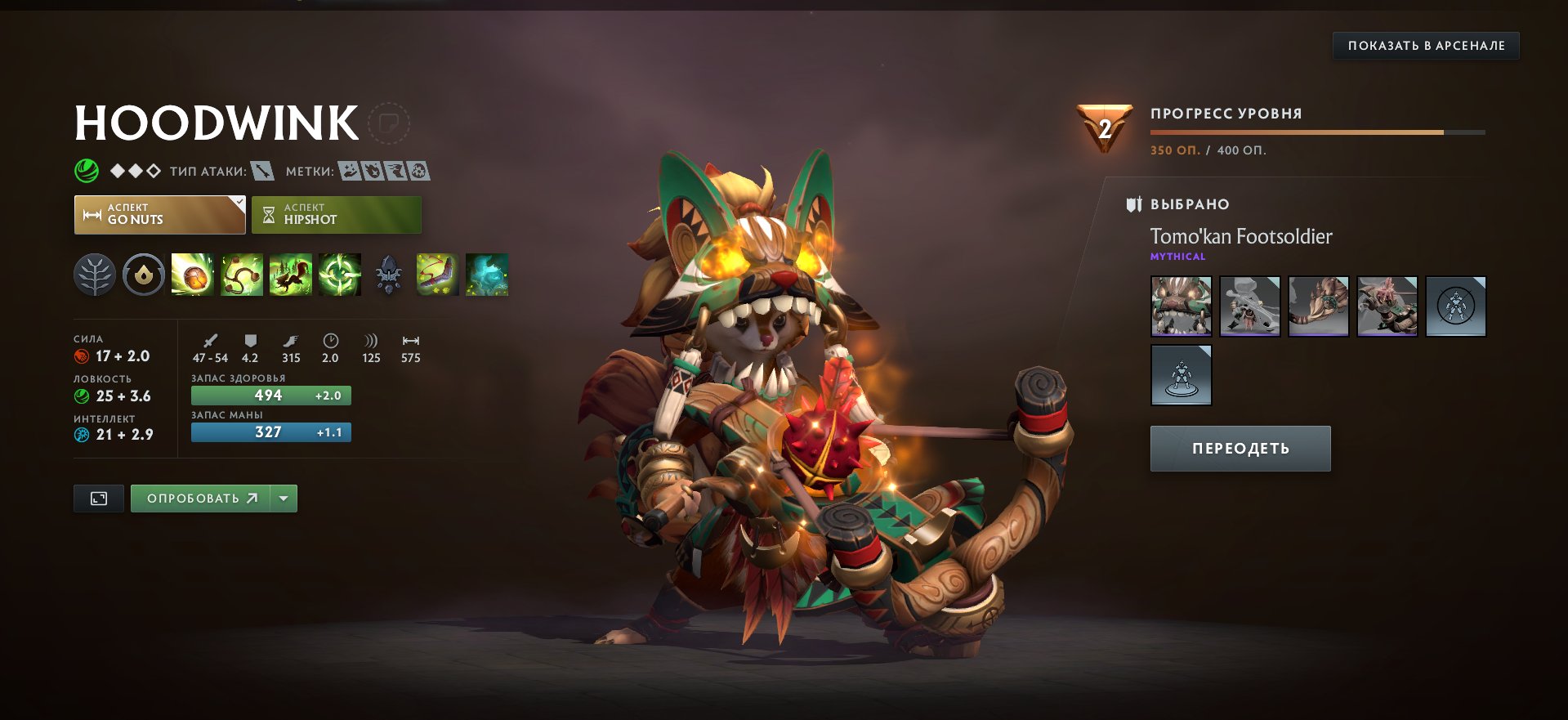Open ПОКАЗАТЬ В АРСЕНАЛЕ
The image size is (1568, 720).
click(1427, 46)
